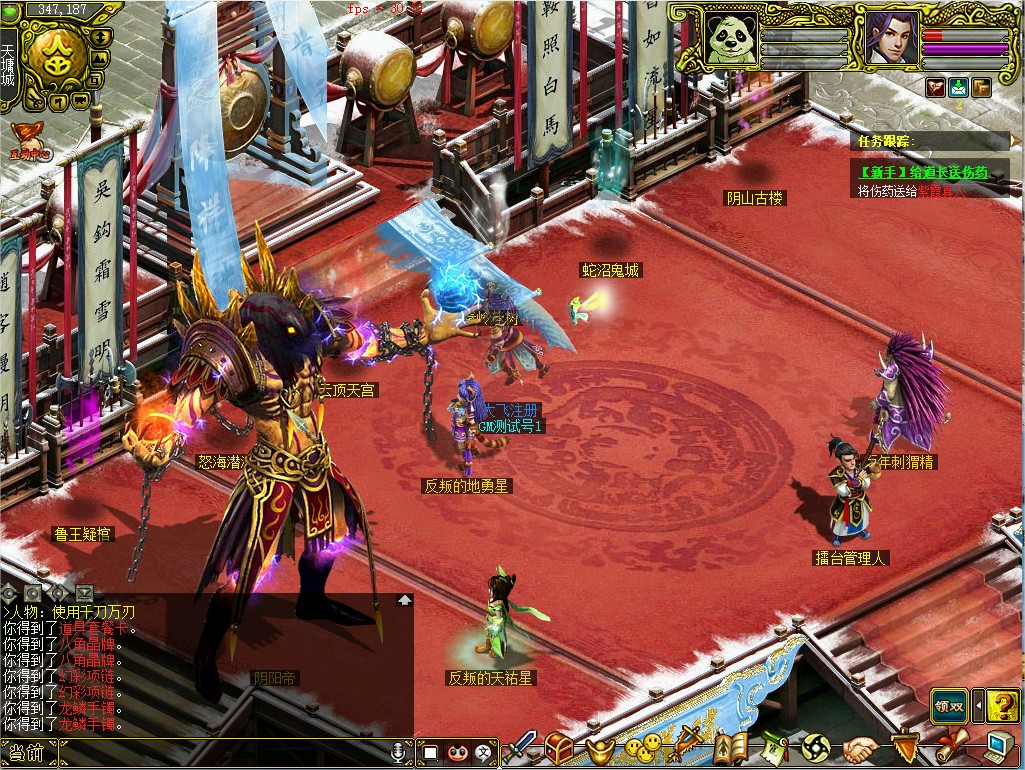Open the 互动中心 interaction center icon

pyautogui.click(x=27, y=141)
